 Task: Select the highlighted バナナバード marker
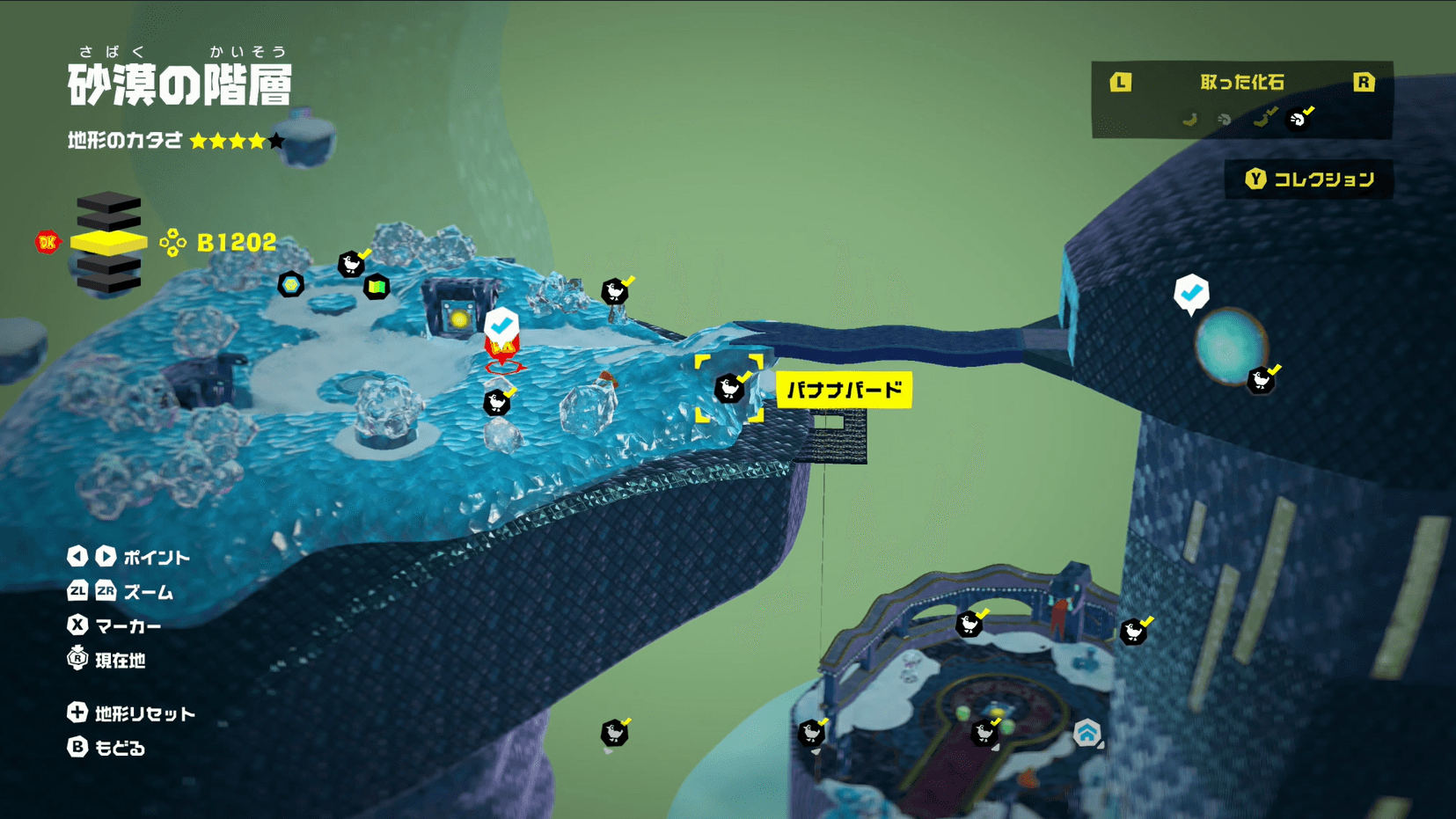pyautogui.click(x=728, y=388)
